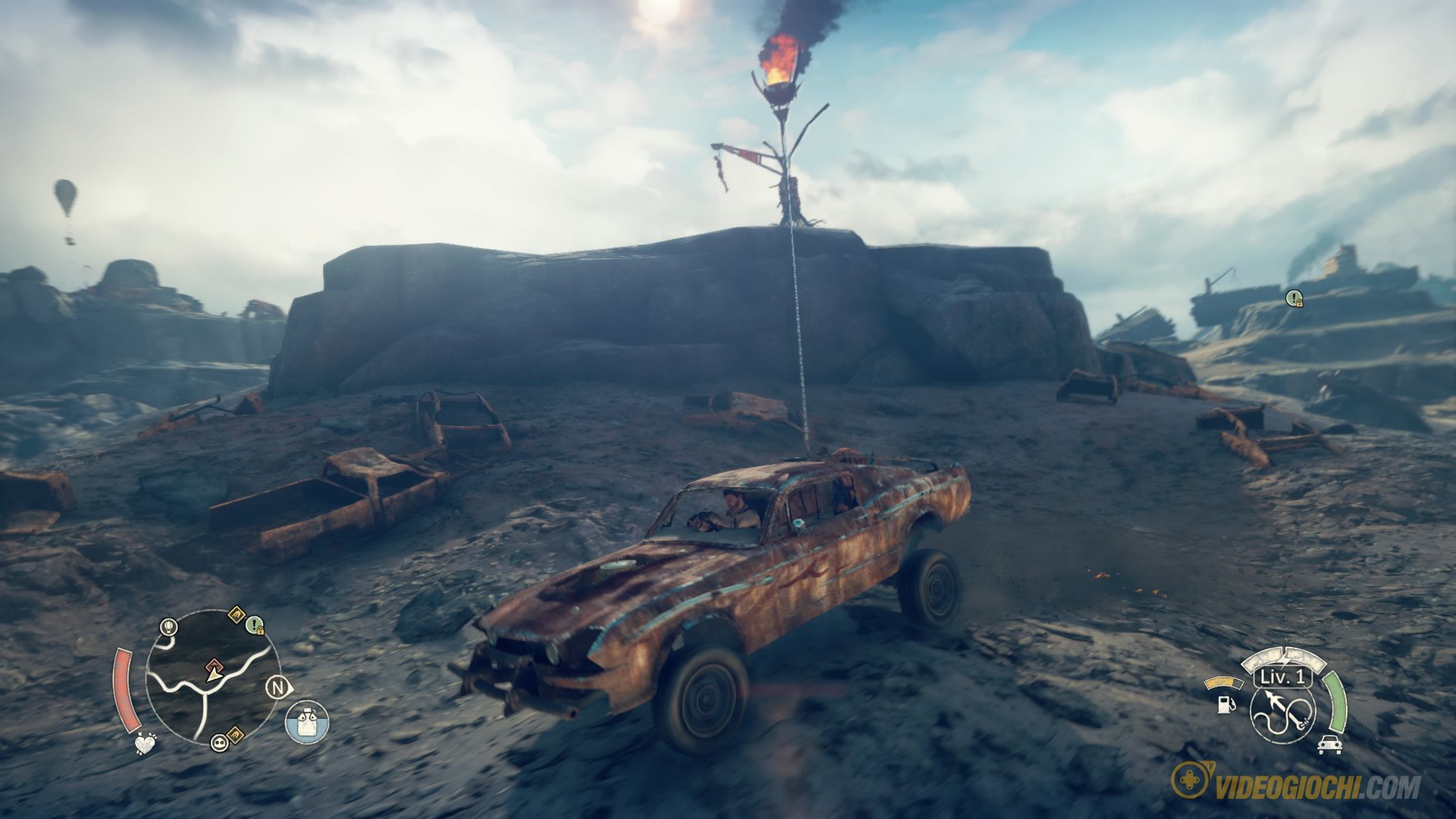Click the water canteen icon
This screenshot has width=1456, height=819.
307,721
